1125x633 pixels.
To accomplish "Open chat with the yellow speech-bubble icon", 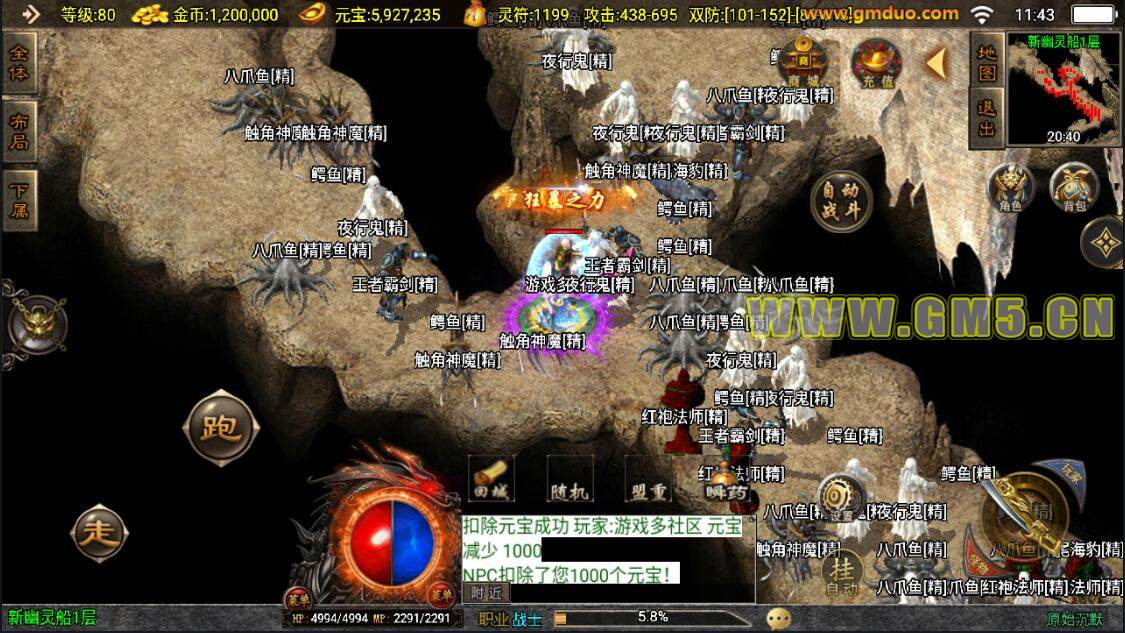I will coord(779,620).
